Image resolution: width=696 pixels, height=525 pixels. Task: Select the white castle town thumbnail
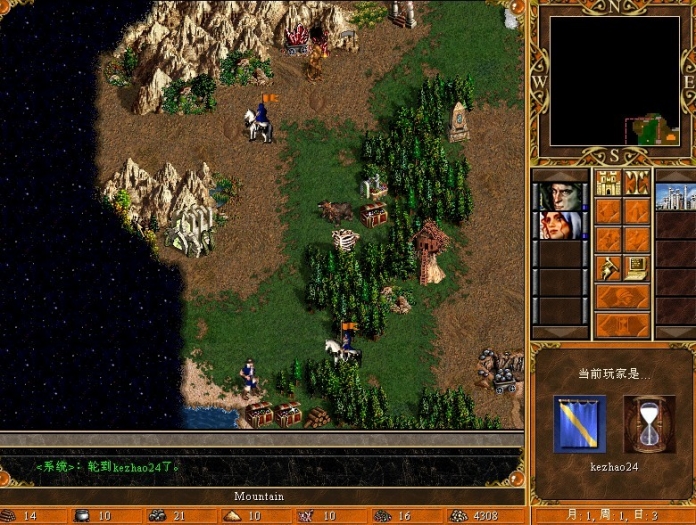tap(675, 196)
